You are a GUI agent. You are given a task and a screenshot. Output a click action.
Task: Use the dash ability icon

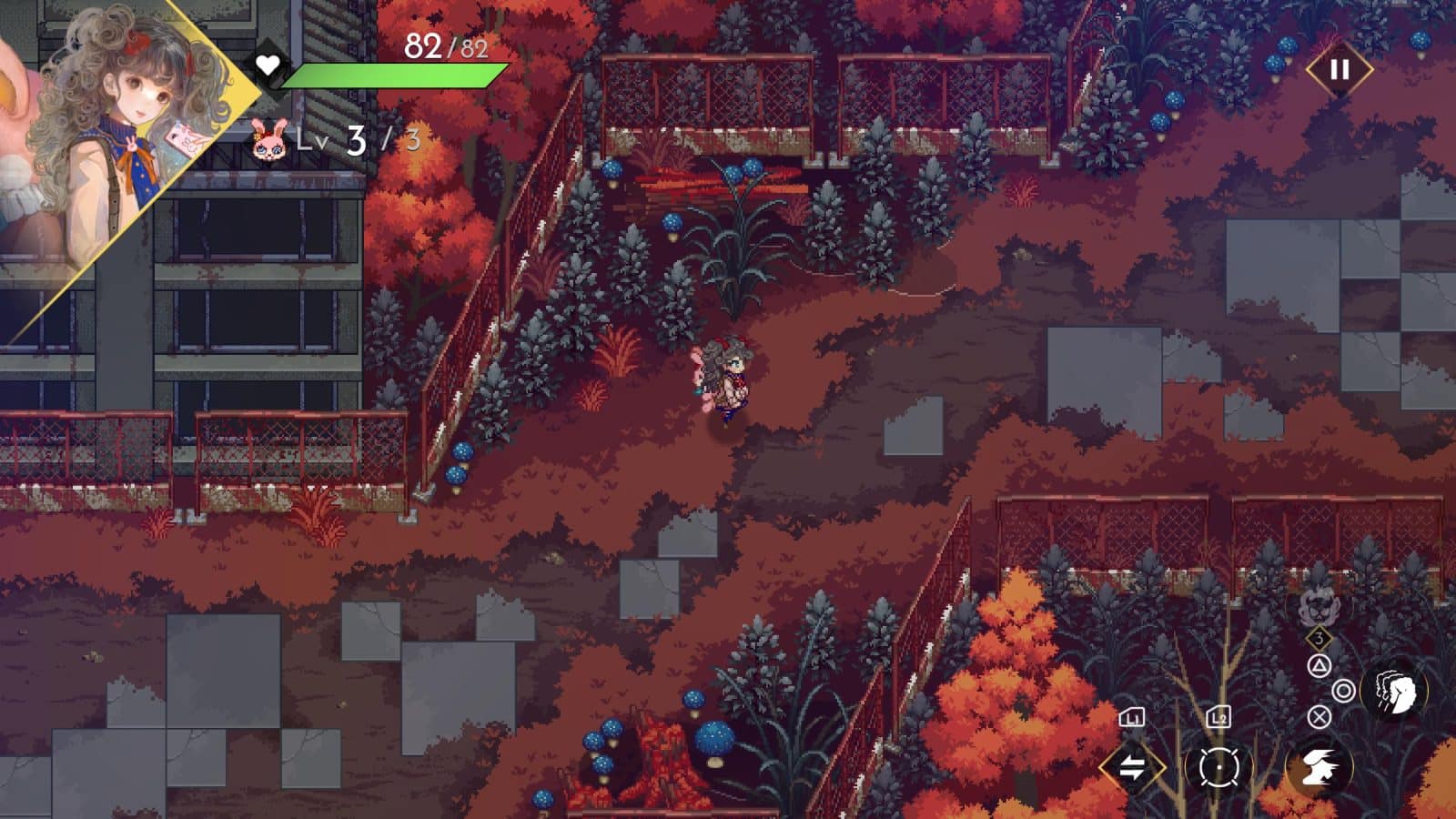coord(1319,767)
